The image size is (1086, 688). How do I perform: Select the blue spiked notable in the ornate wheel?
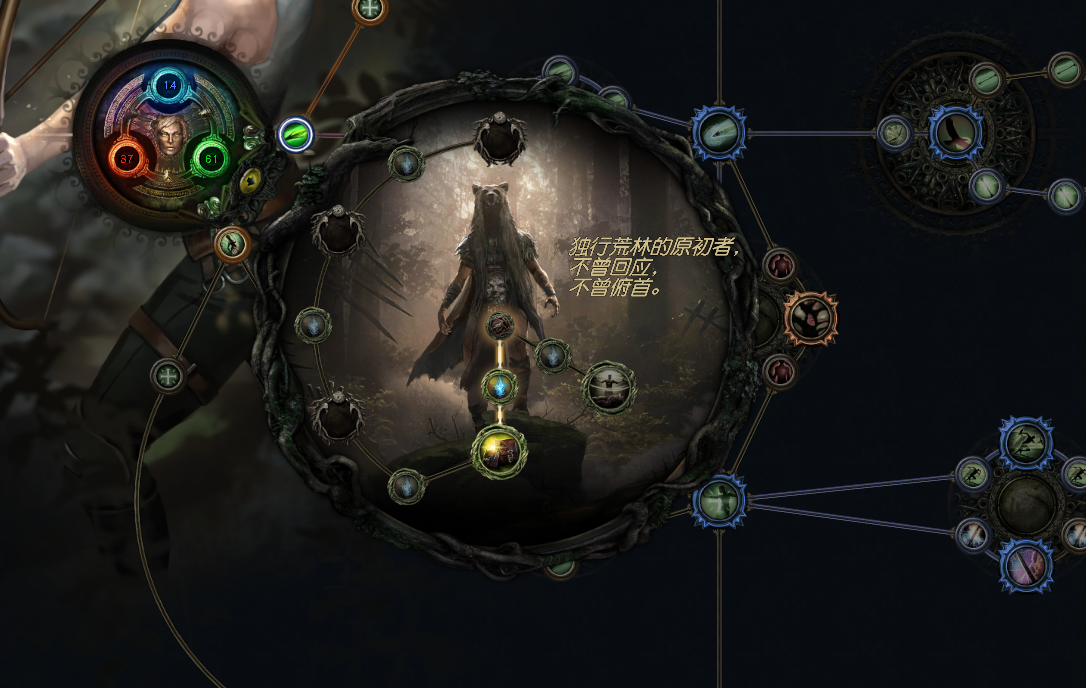point(956,132)
